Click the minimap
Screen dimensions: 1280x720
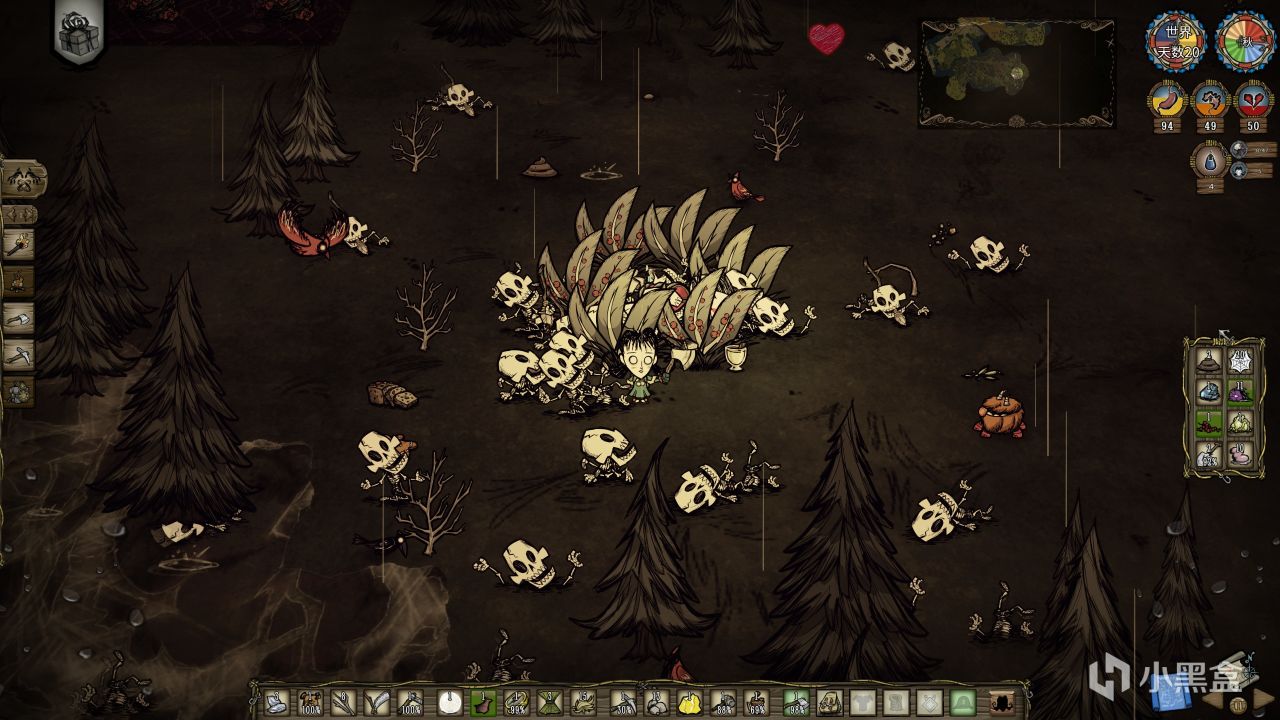[1016, 73]
